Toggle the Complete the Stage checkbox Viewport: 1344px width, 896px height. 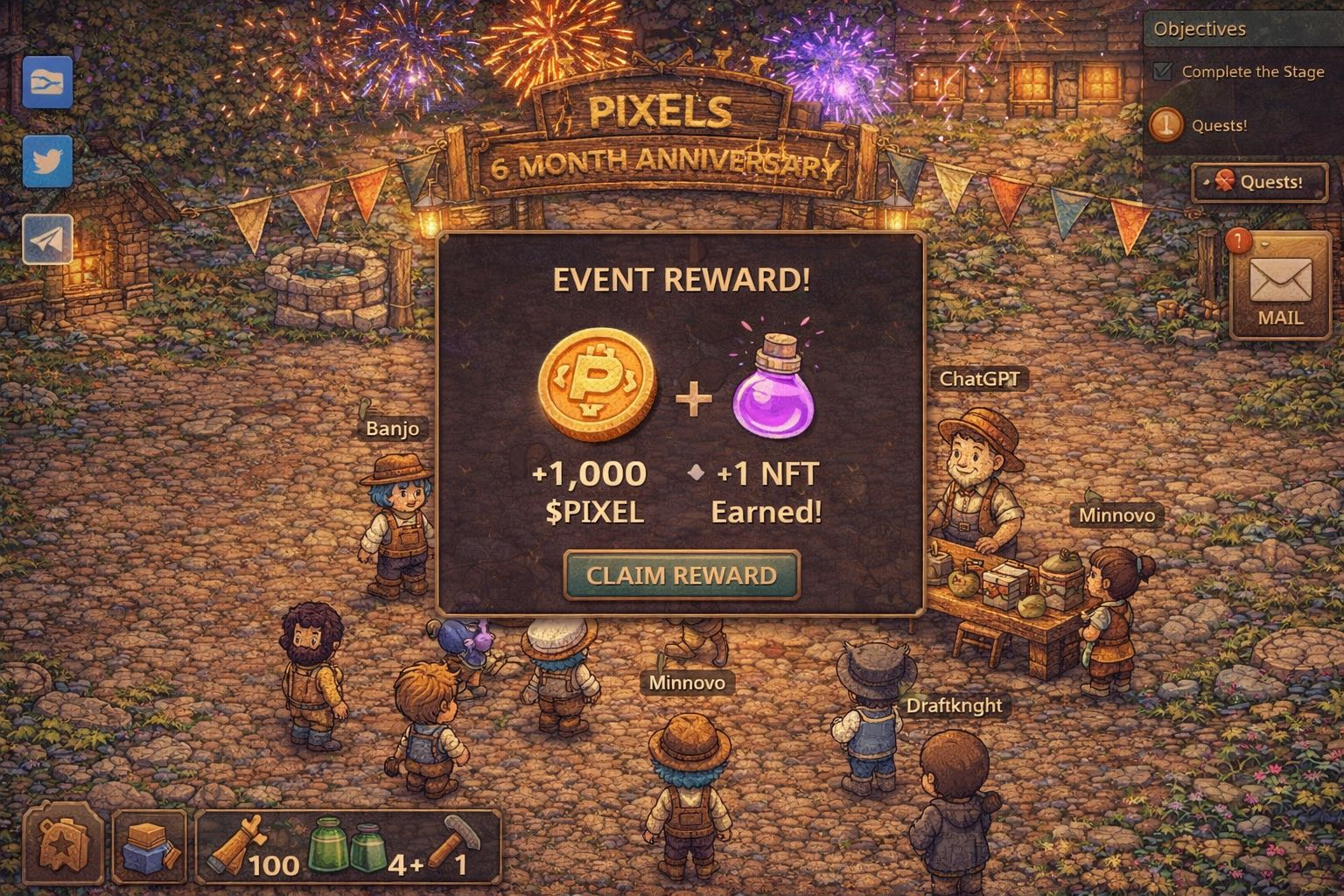point(1163,72)
